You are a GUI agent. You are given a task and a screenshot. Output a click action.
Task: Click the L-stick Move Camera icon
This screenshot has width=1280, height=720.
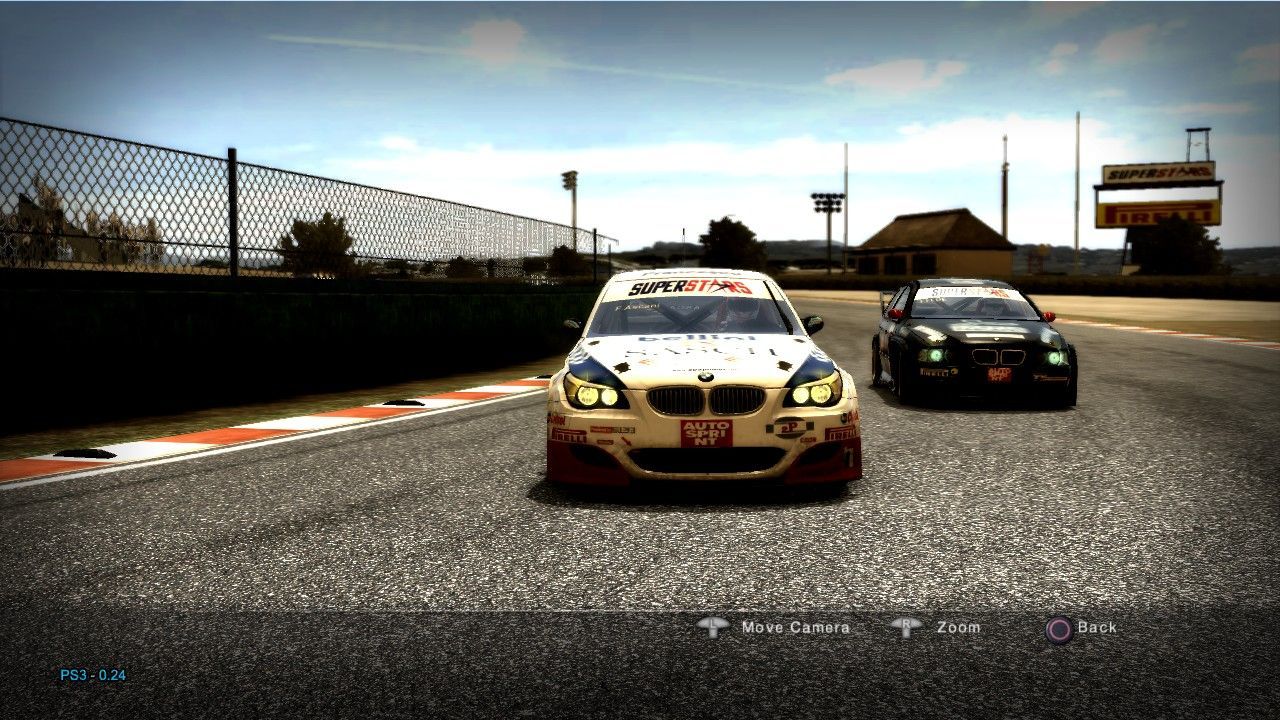click(714, 627)
